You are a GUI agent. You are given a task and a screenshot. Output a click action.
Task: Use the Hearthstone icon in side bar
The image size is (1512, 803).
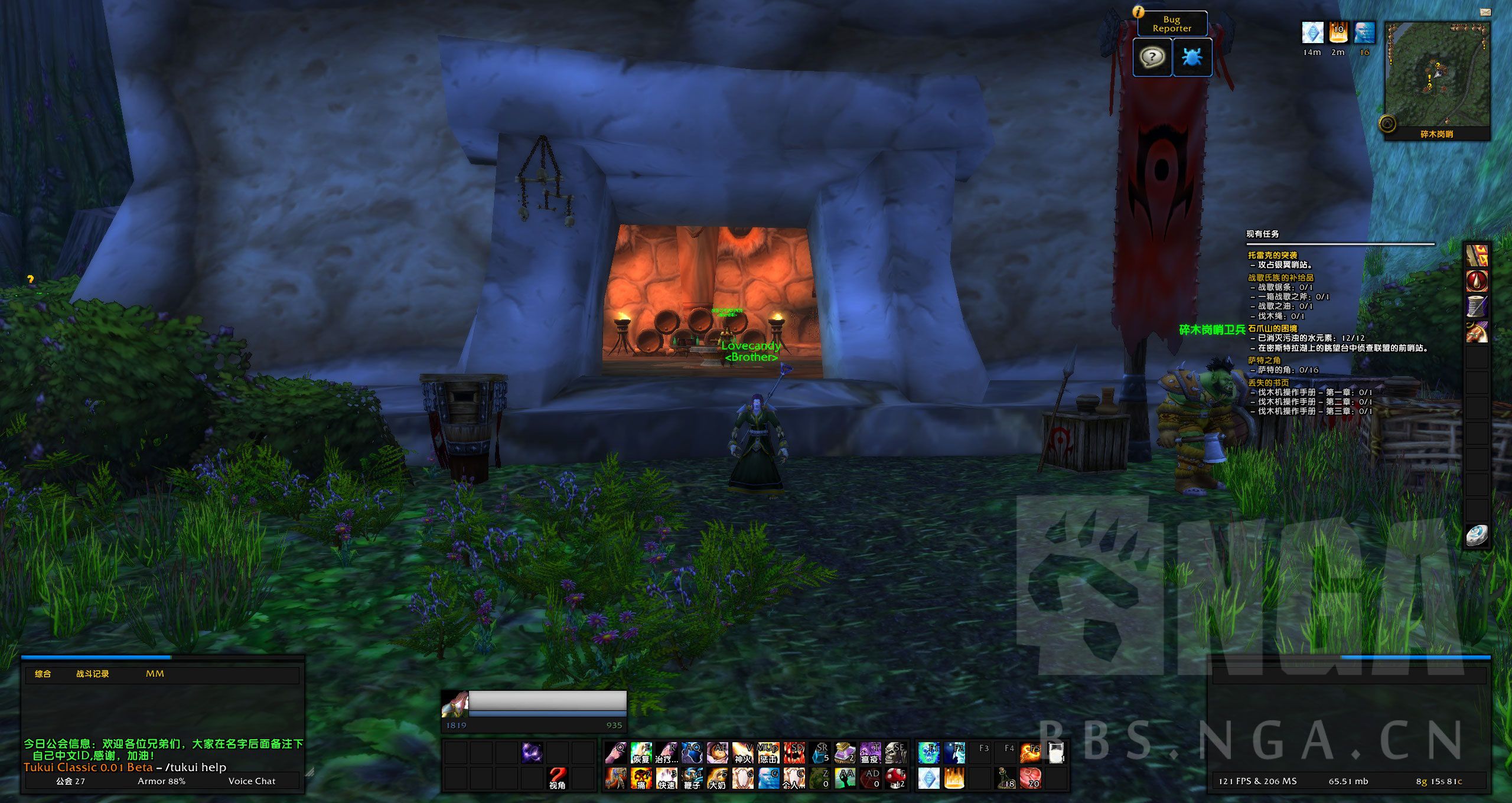coord(1477,535)
